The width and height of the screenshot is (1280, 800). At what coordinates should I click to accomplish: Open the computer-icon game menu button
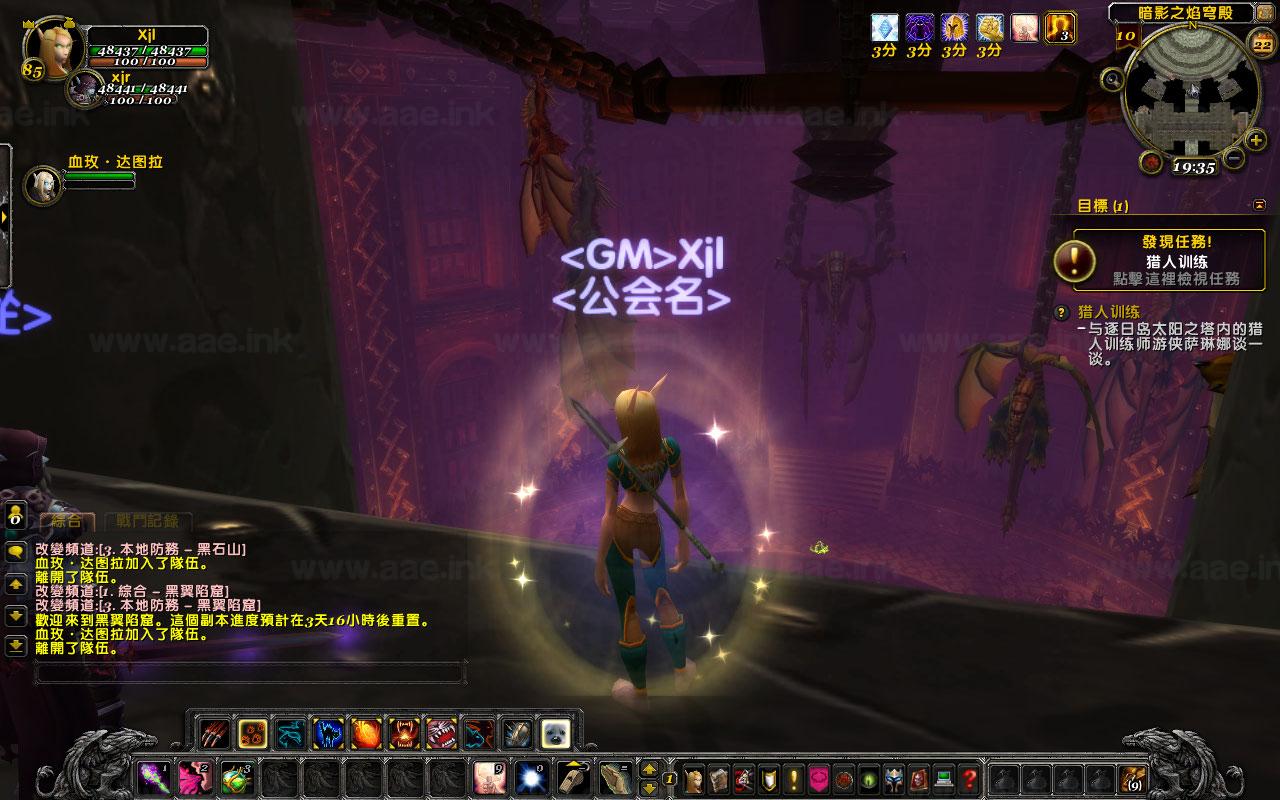tap(943, 779)
